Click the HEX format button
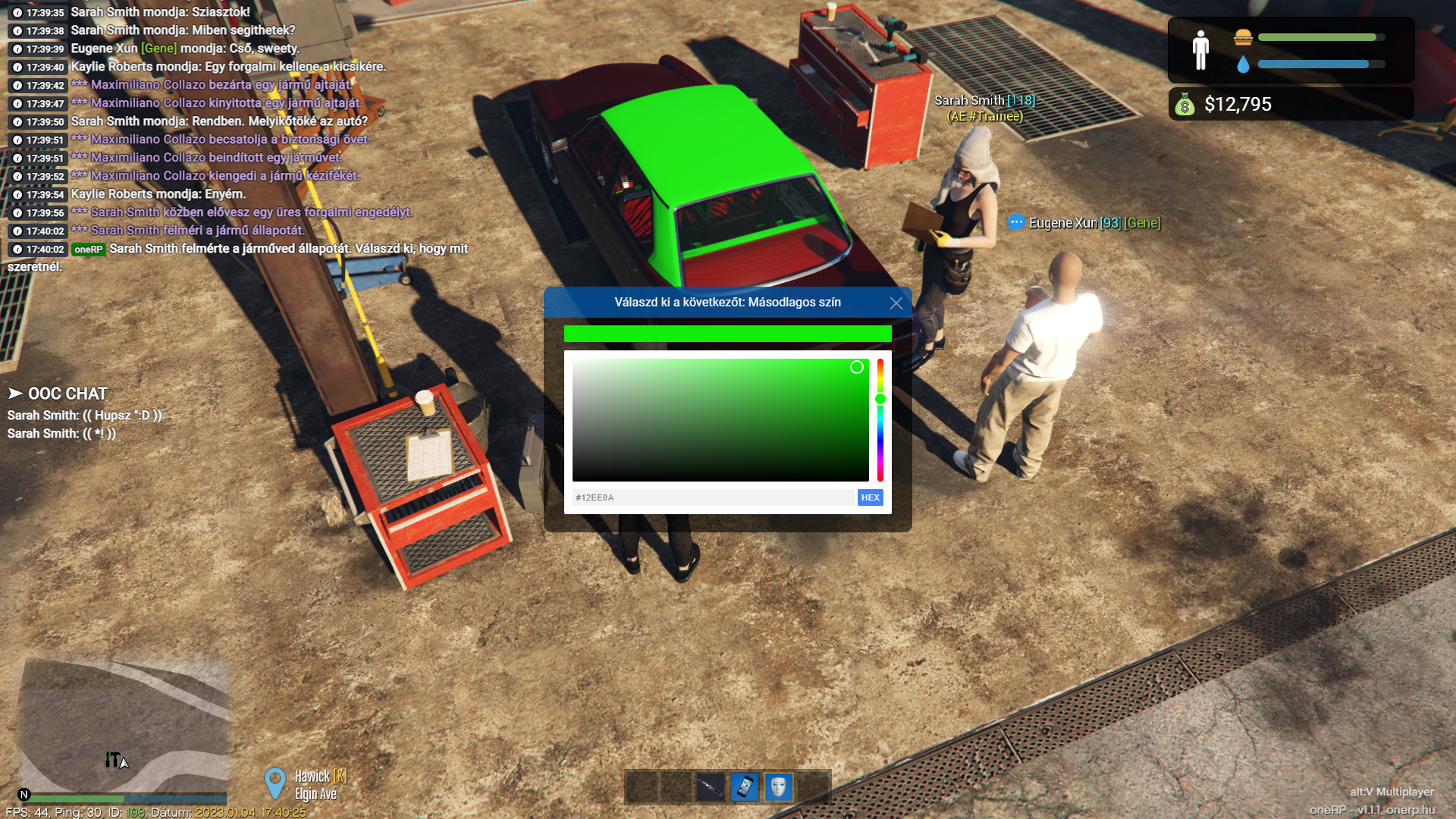1456x819 pixels. 870,497
